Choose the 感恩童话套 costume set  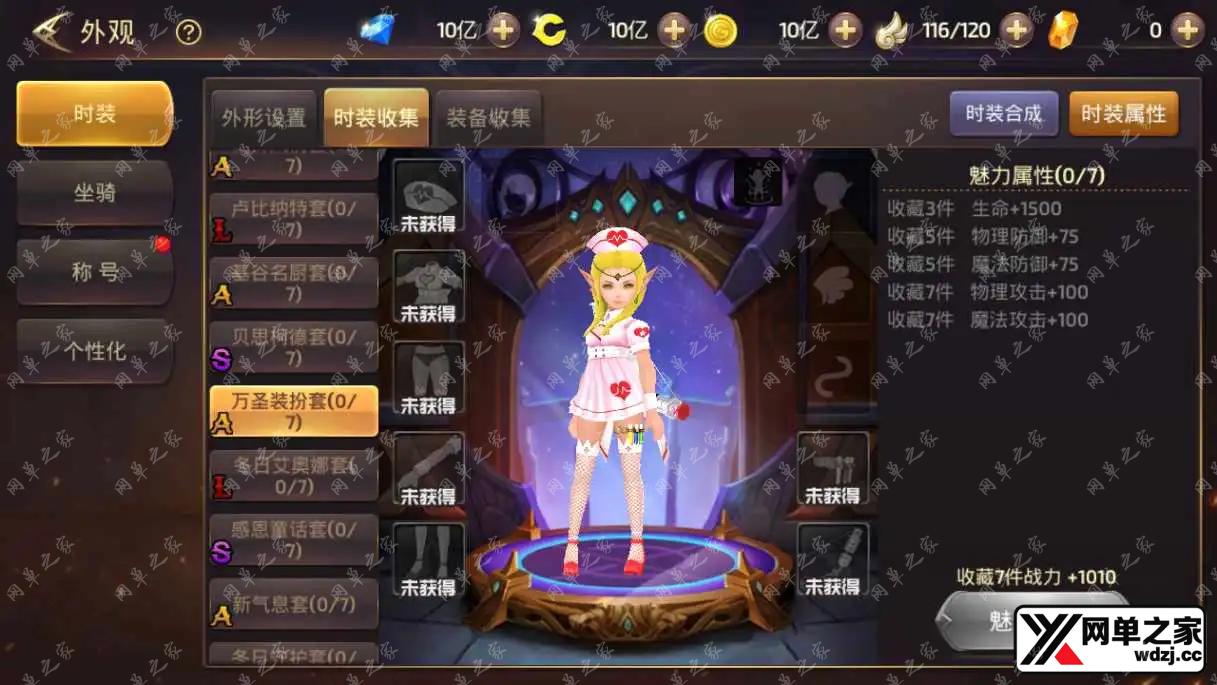294,539
